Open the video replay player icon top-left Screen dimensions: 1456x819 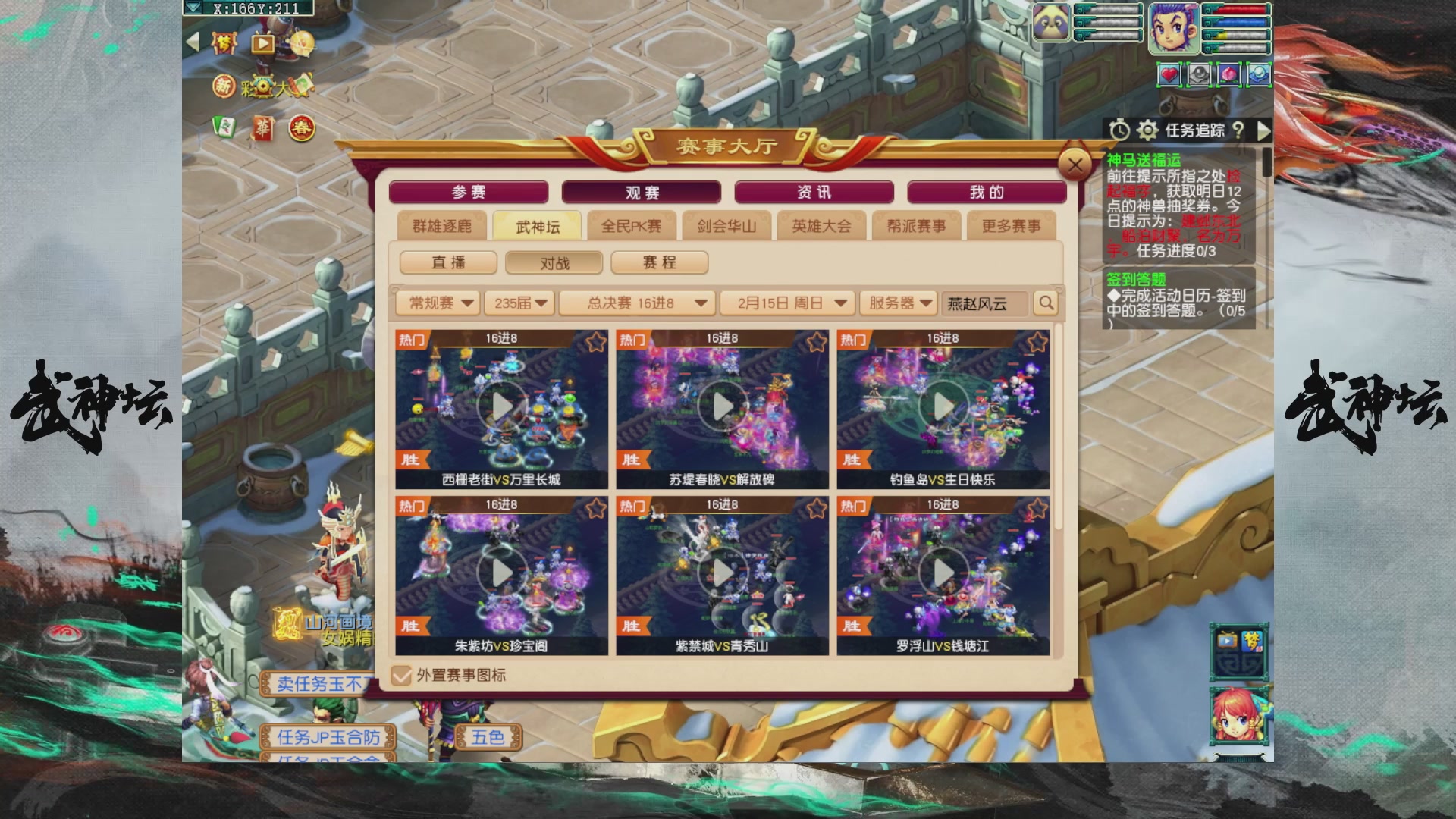[x=262, y=45]
